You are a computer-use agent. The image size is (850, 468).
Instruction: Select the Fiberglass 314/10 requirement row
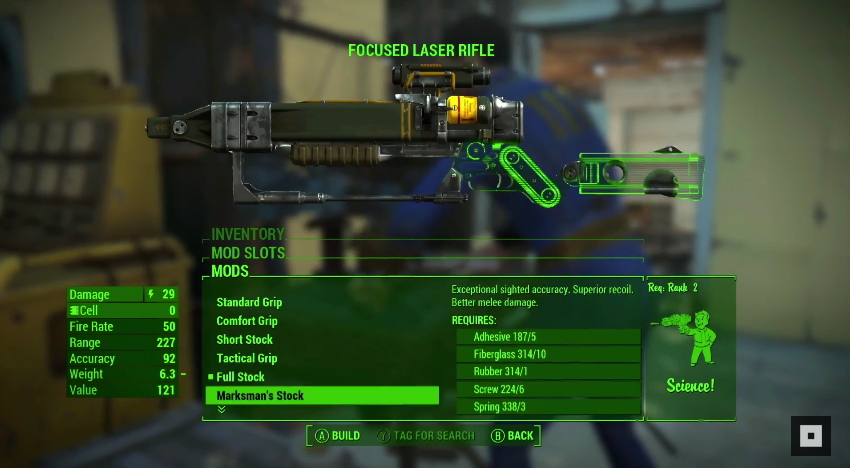pyautogui.click(x=548, y=354)
